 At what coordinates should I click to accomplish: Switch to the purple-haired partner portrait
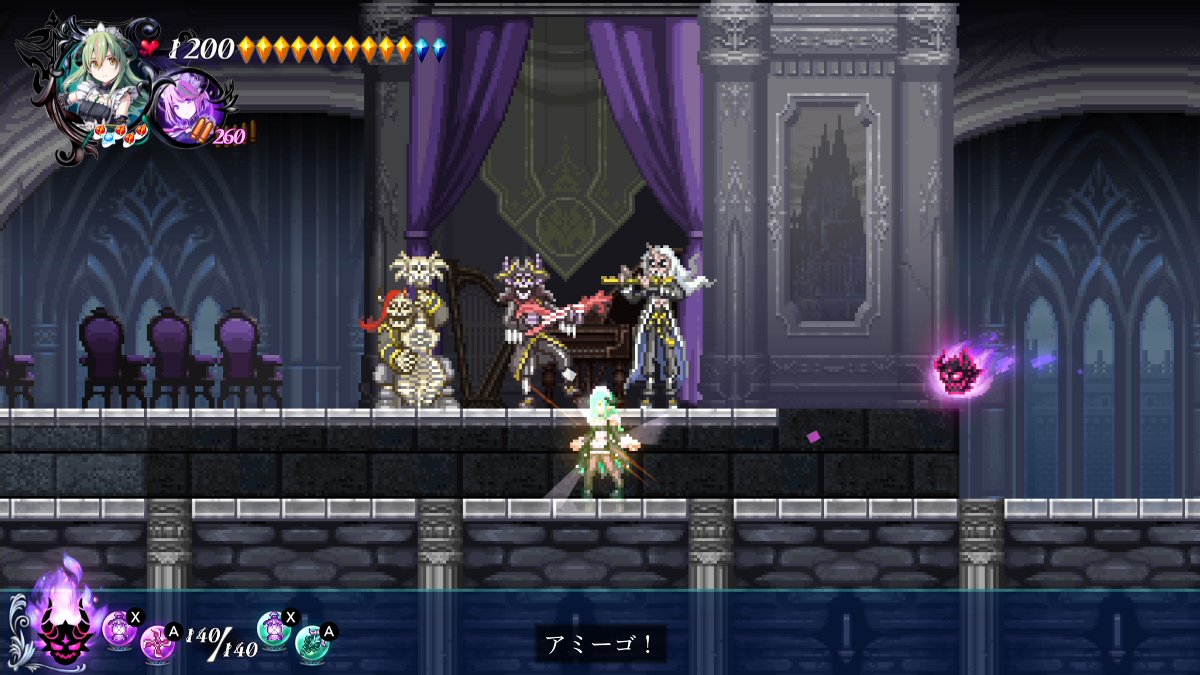186,107
